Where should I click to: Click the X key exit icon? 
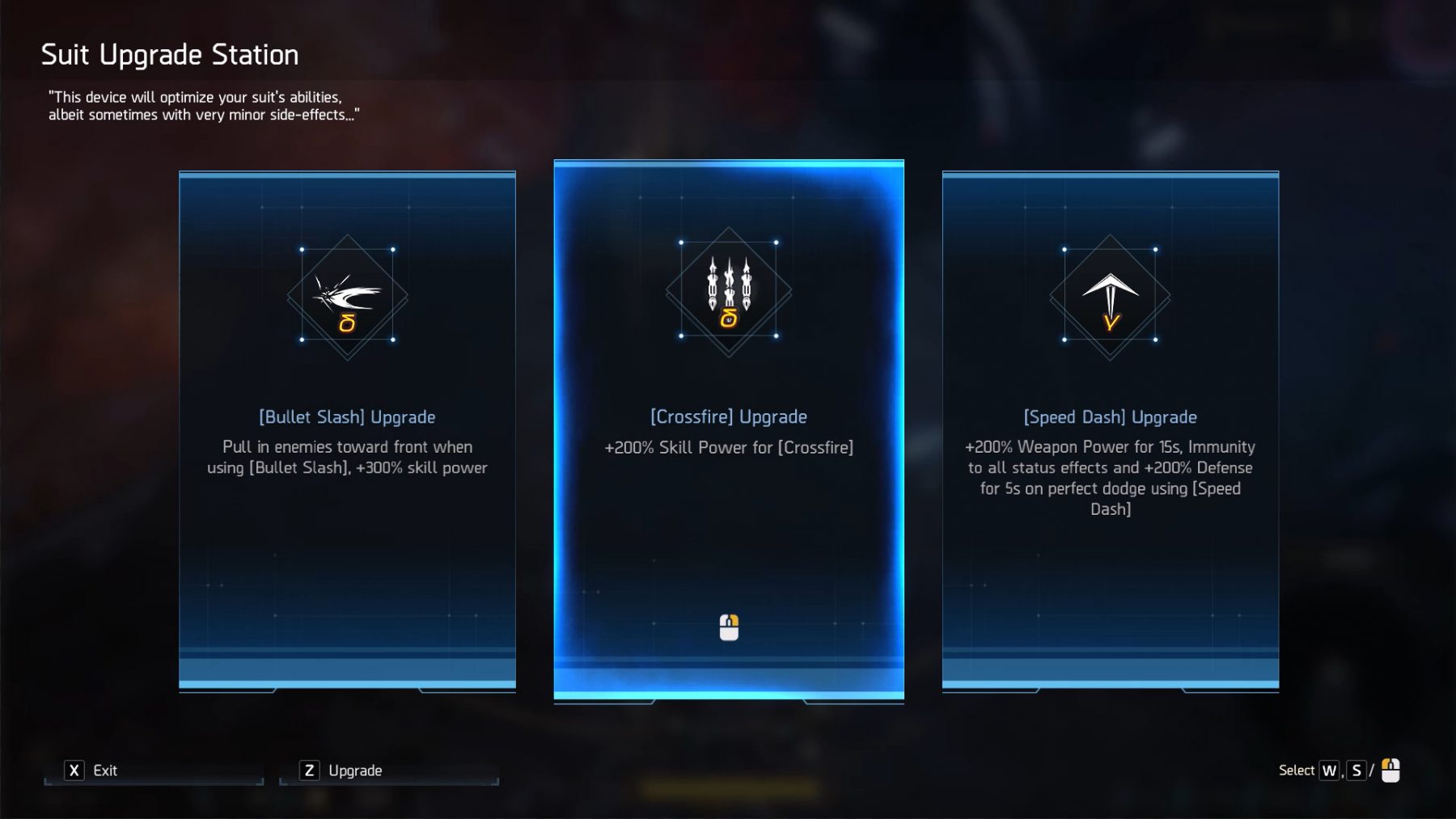coord(74,770)
